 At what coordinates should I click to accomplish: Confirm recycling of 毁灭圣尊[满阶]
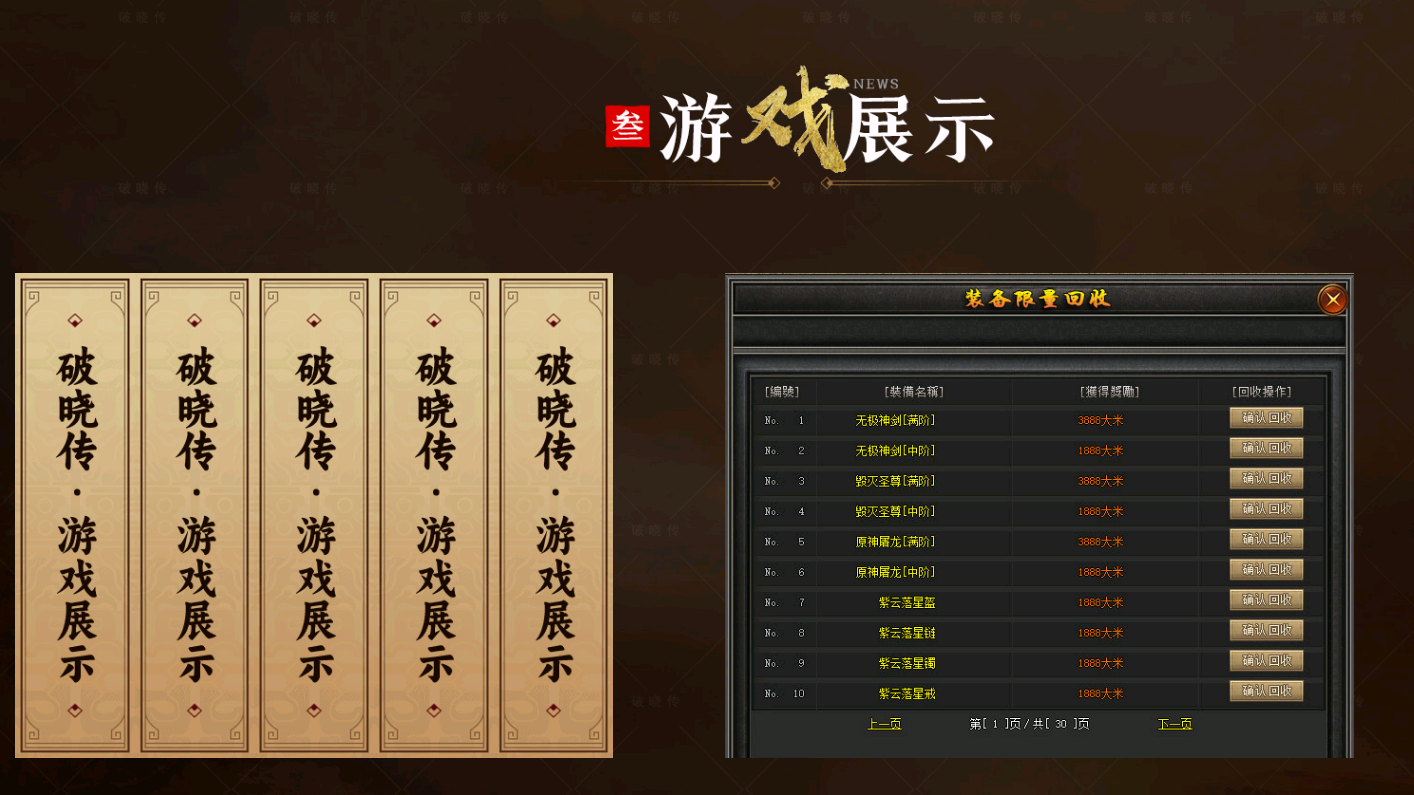1265,478
